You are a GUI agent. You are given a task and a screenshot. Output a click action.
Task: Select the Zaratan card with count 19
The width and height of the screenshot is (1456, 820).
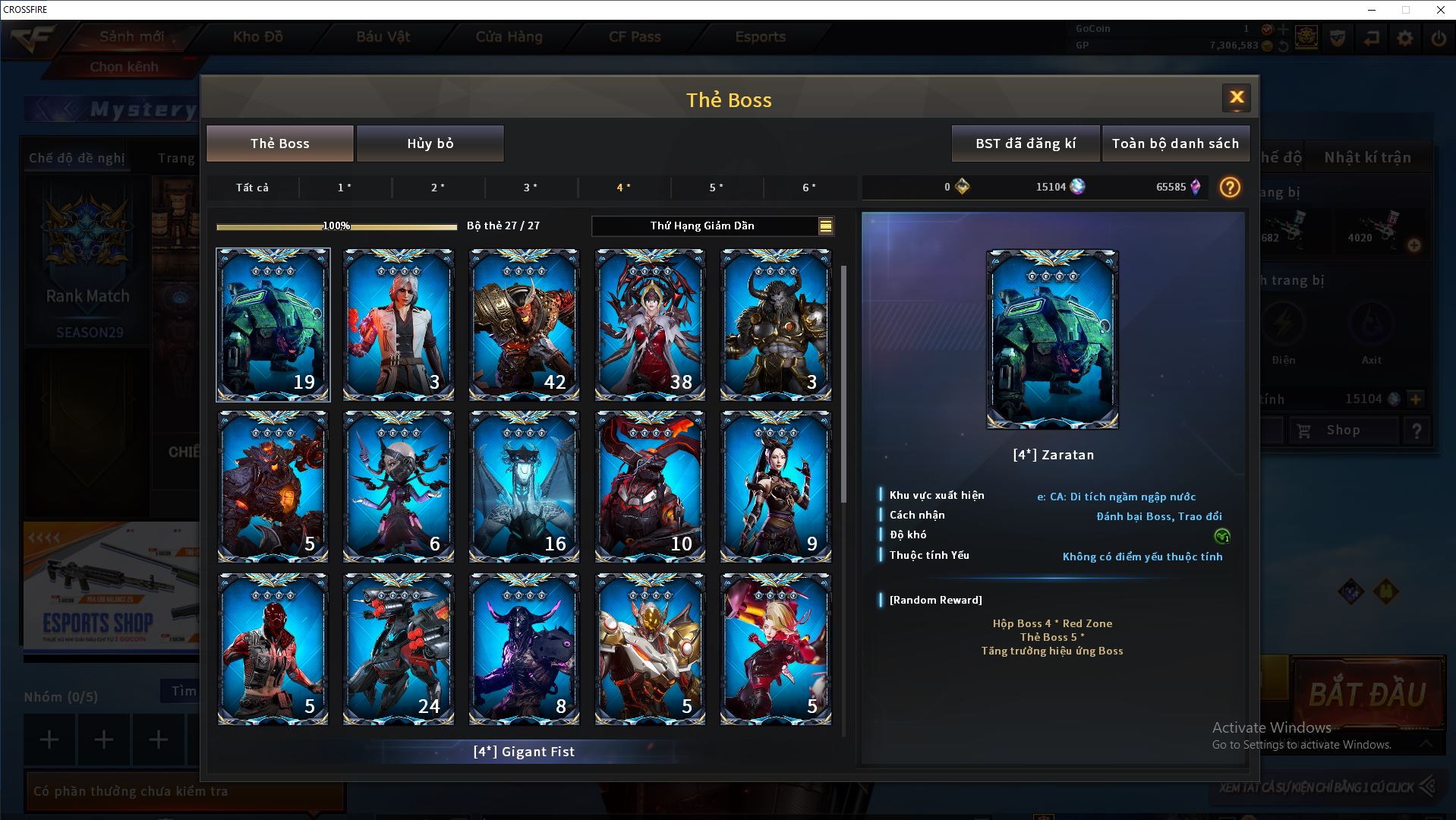click(273, 324)
